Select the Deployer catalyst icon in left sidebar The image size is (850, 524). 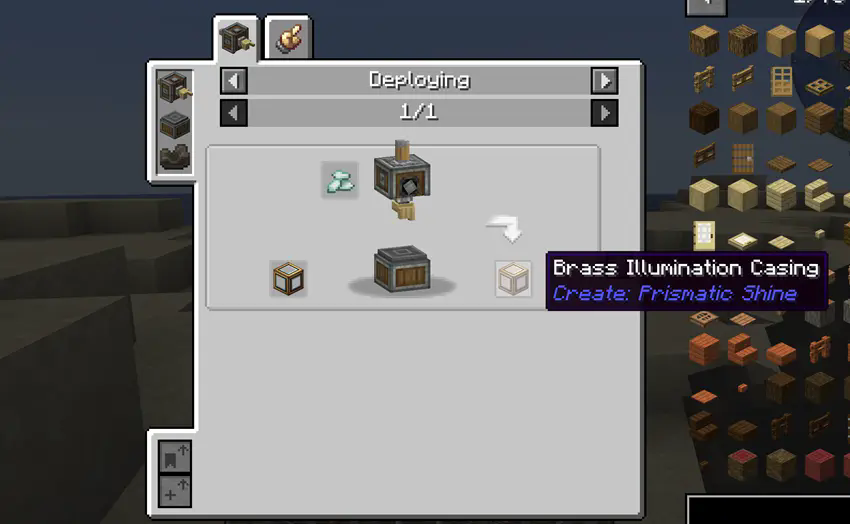tap(174, 88)
